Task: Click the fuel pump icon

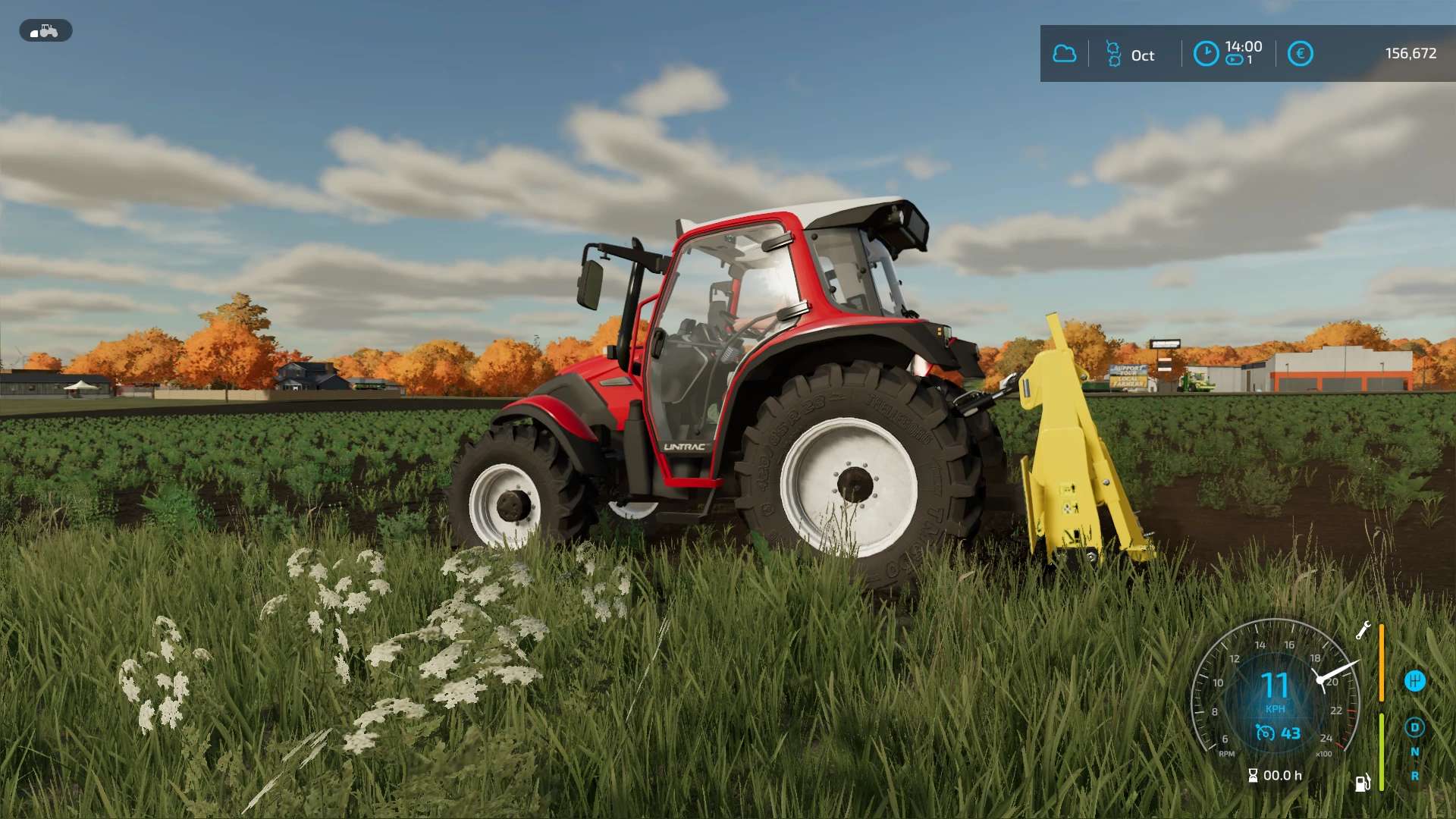Action: [x=1363, y=783]
